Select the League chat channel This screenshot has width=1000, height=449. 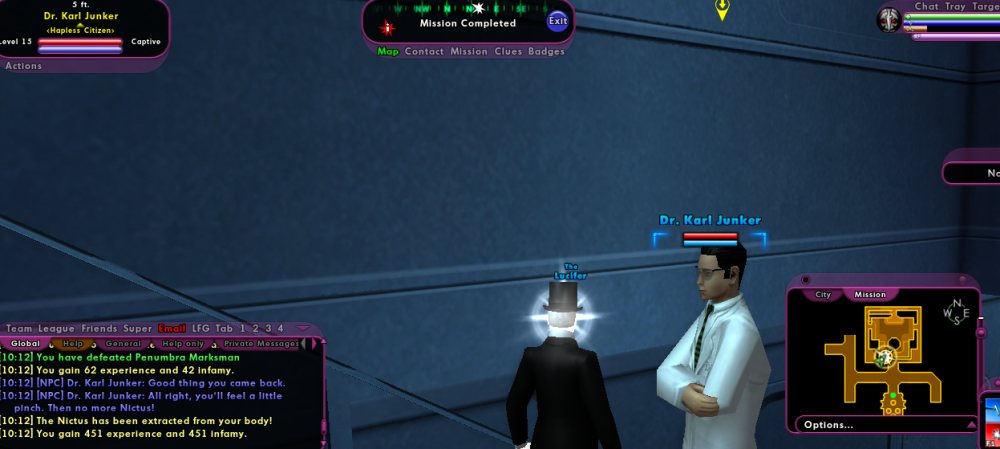click(57, 328)
